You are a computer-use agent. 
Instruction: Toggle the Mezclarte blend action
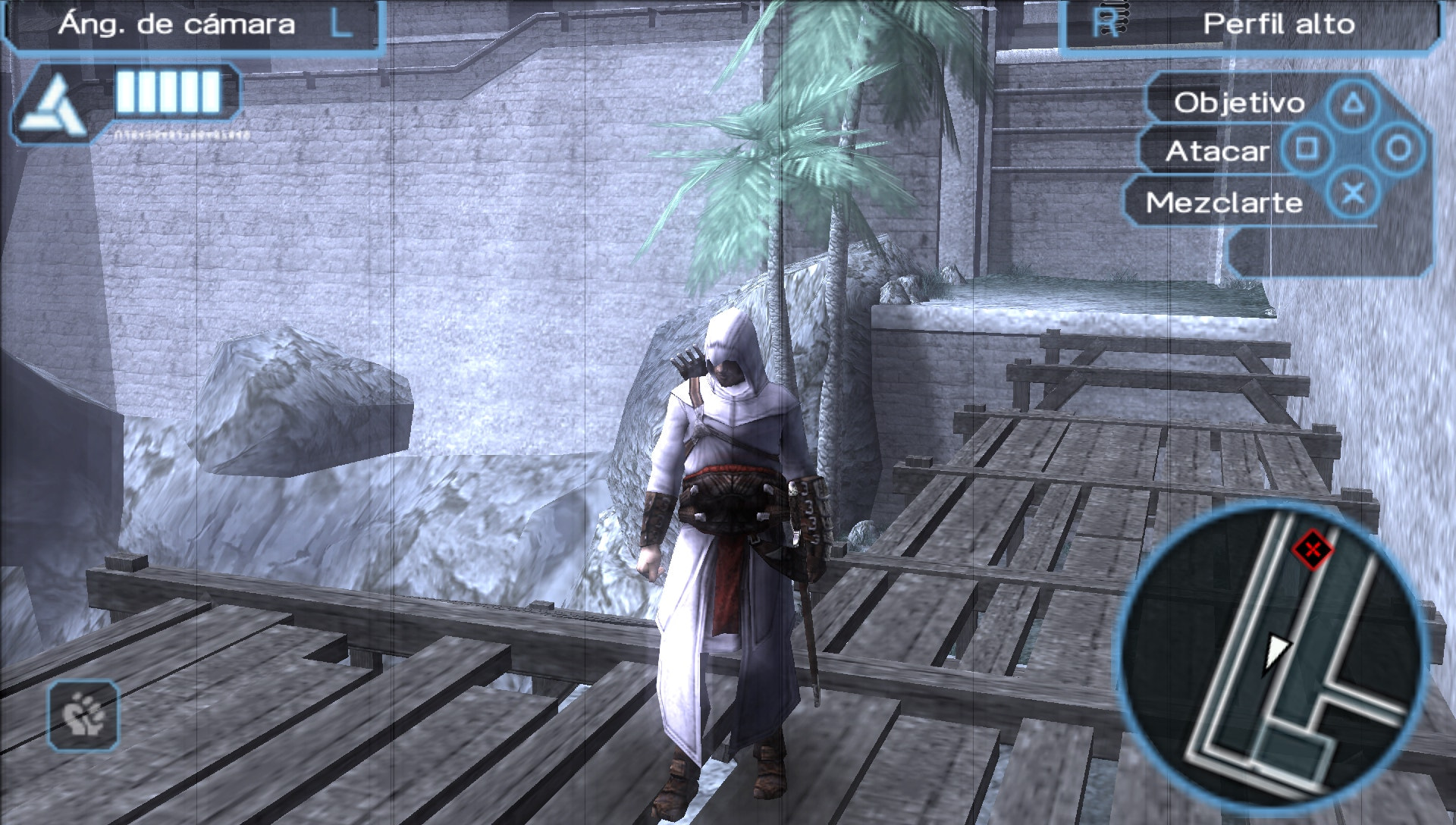click(x=1224, y=202)
